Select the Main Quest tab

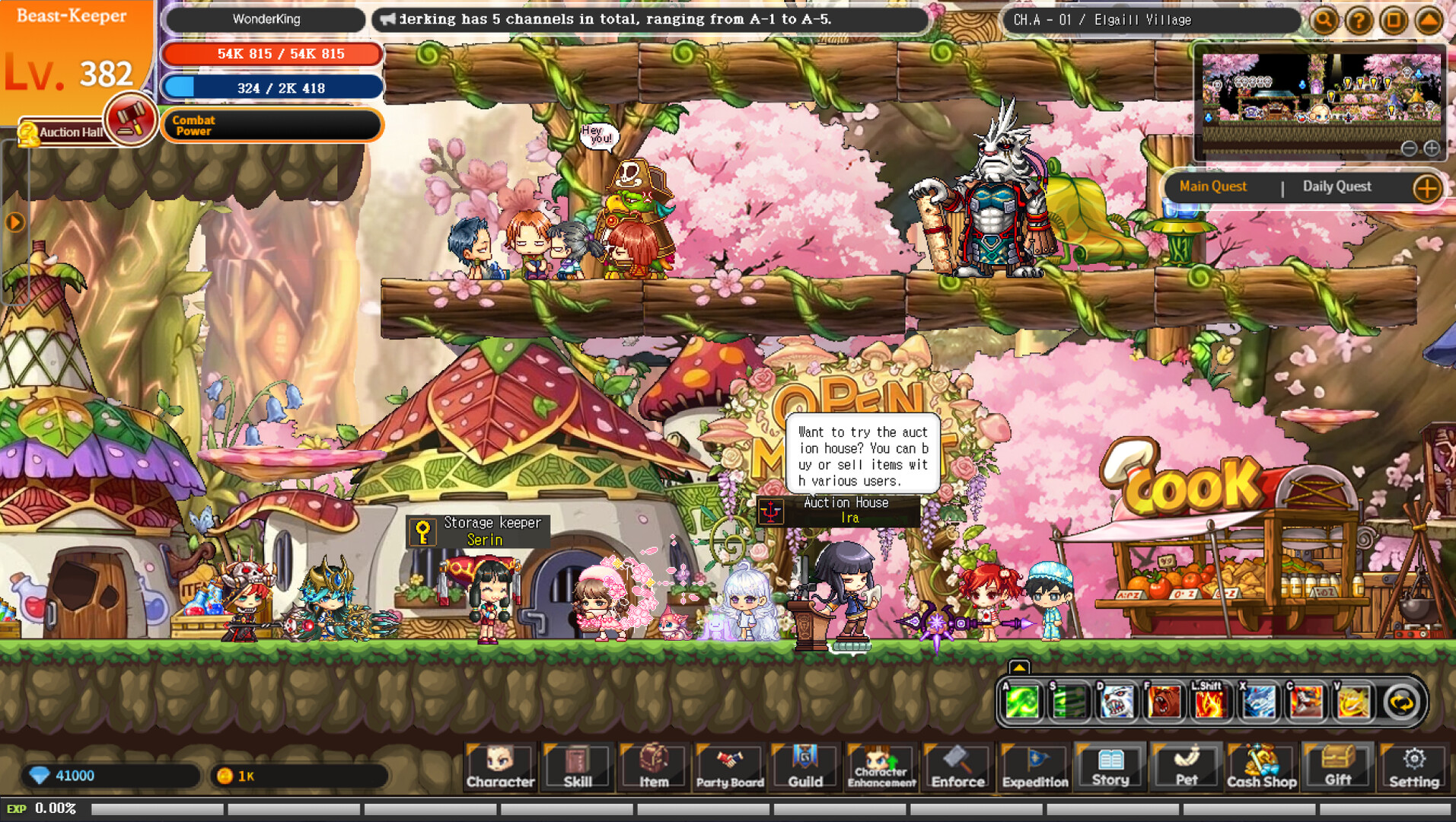[1212, 186]
